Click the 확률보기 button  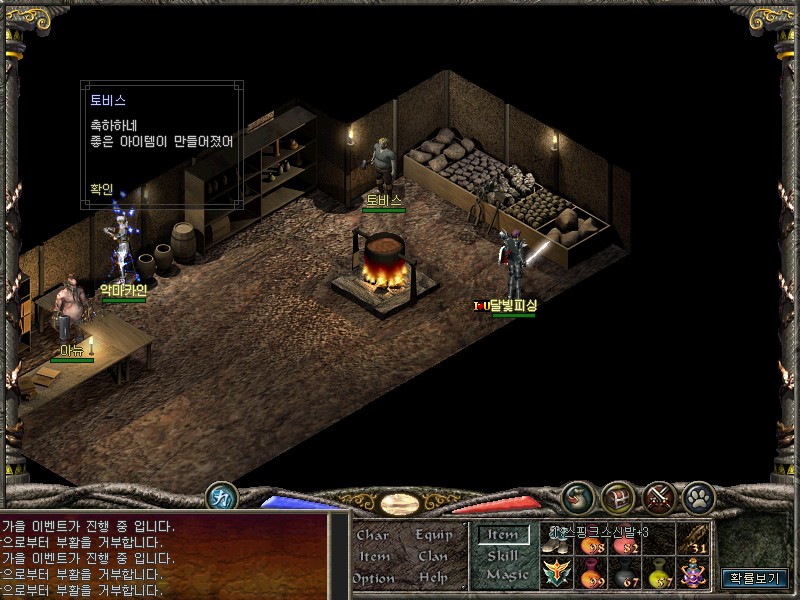(x=755, y=578)
